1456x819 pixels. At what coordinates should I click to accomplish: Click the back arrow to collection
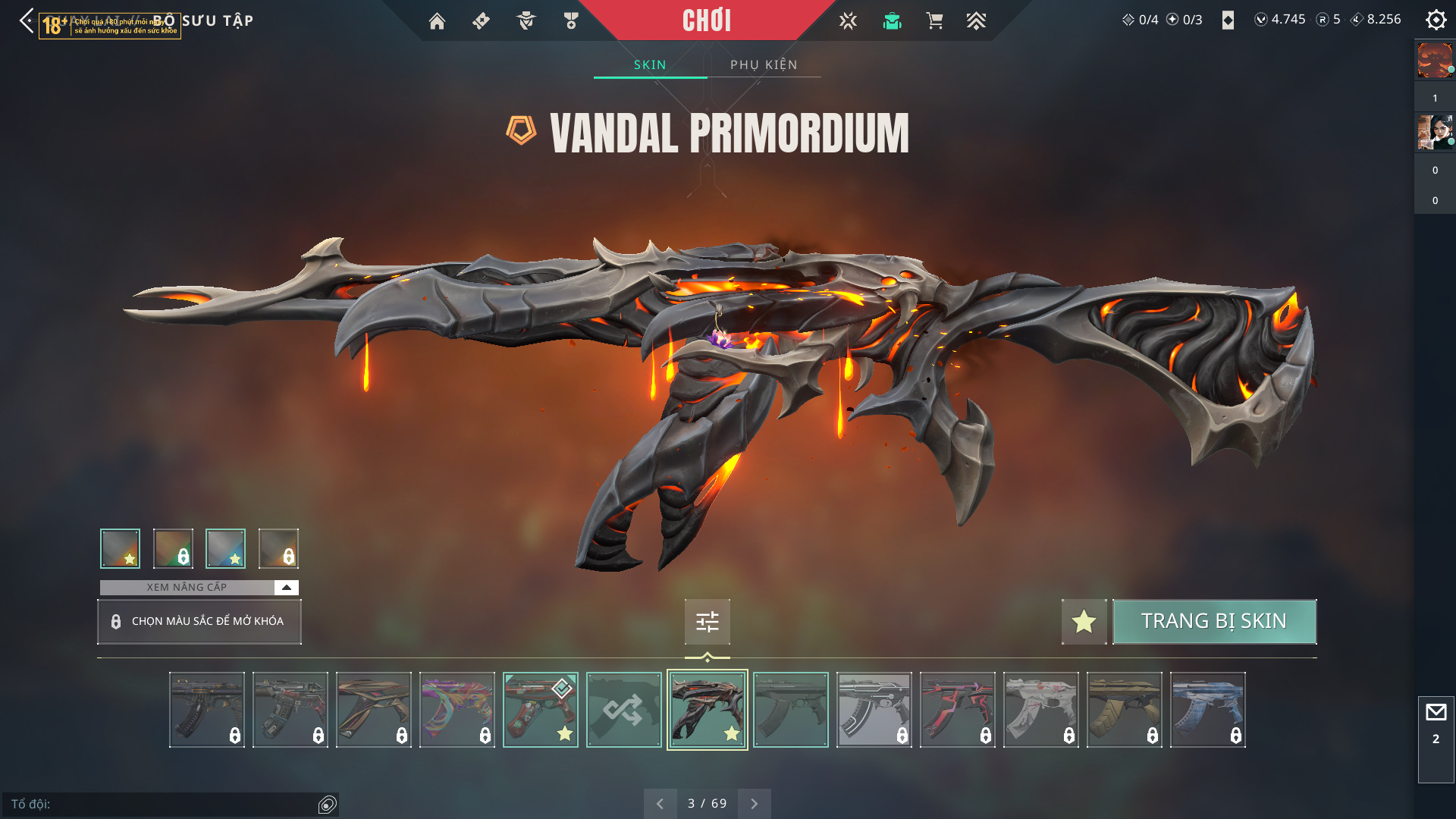[x=27, y=20]
